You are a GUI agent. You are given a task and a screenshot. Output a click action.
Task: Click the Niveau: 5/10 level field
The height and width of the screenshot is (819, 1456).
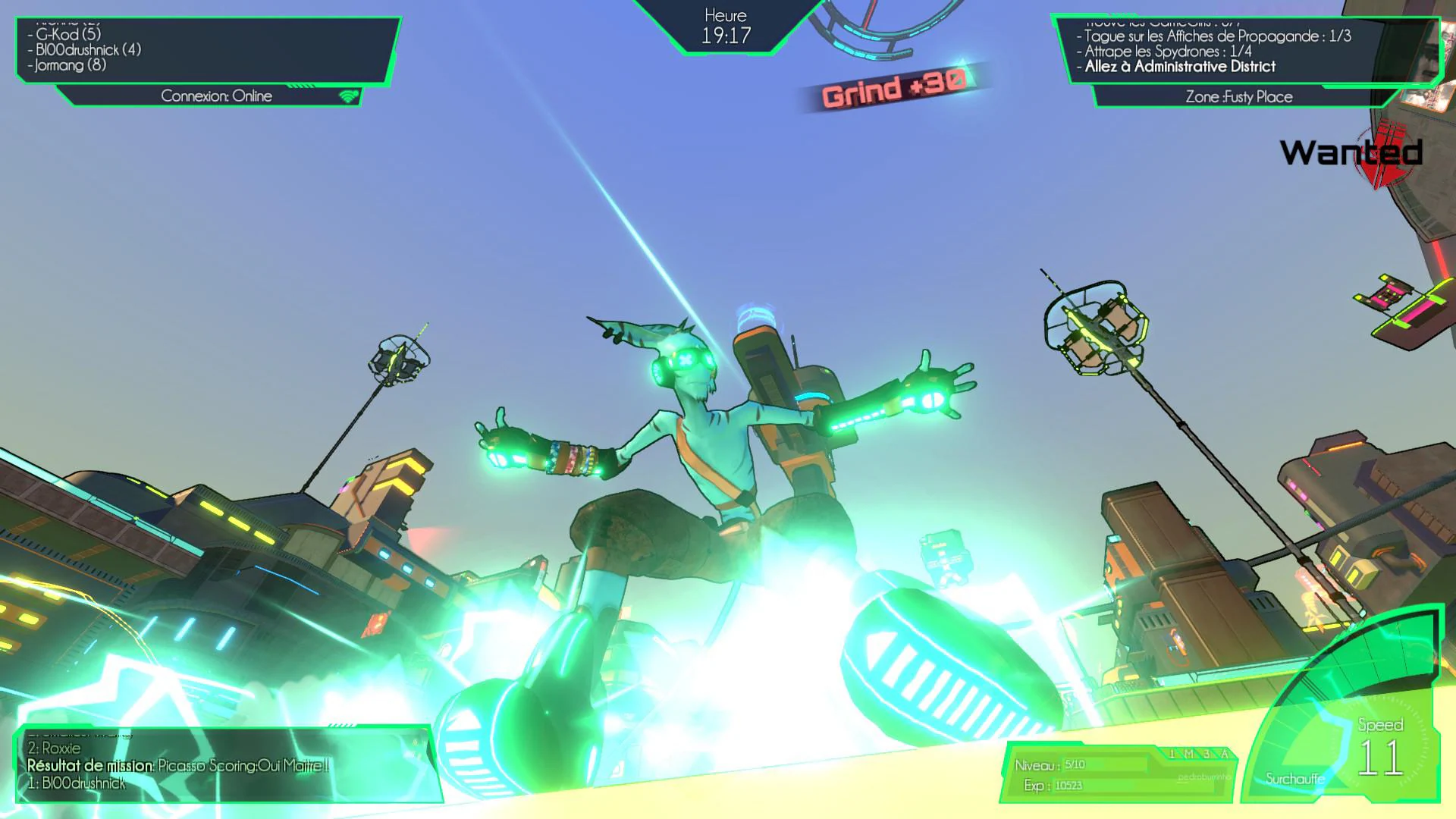point(1073,765)
